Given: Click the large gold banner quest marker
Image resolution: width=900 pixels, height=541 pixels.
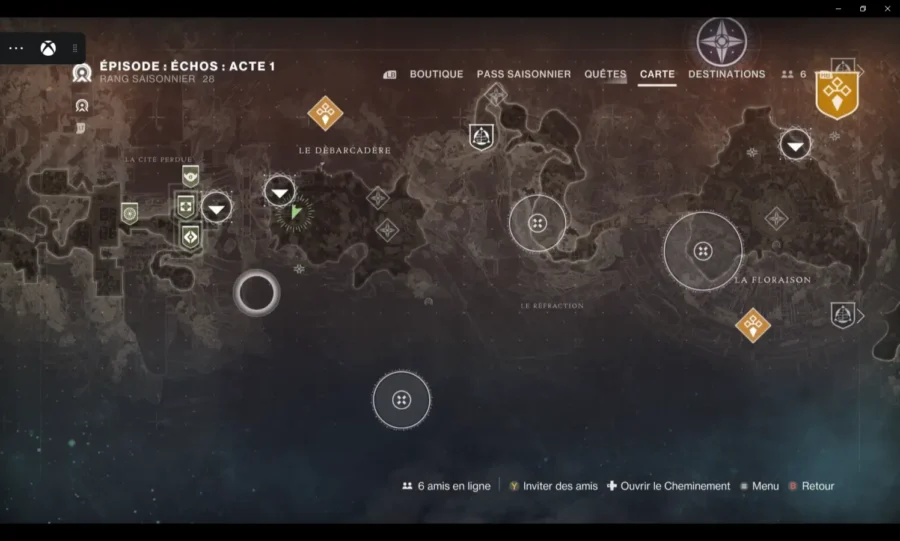Looking at the screenshot, I should pos(837,95).
